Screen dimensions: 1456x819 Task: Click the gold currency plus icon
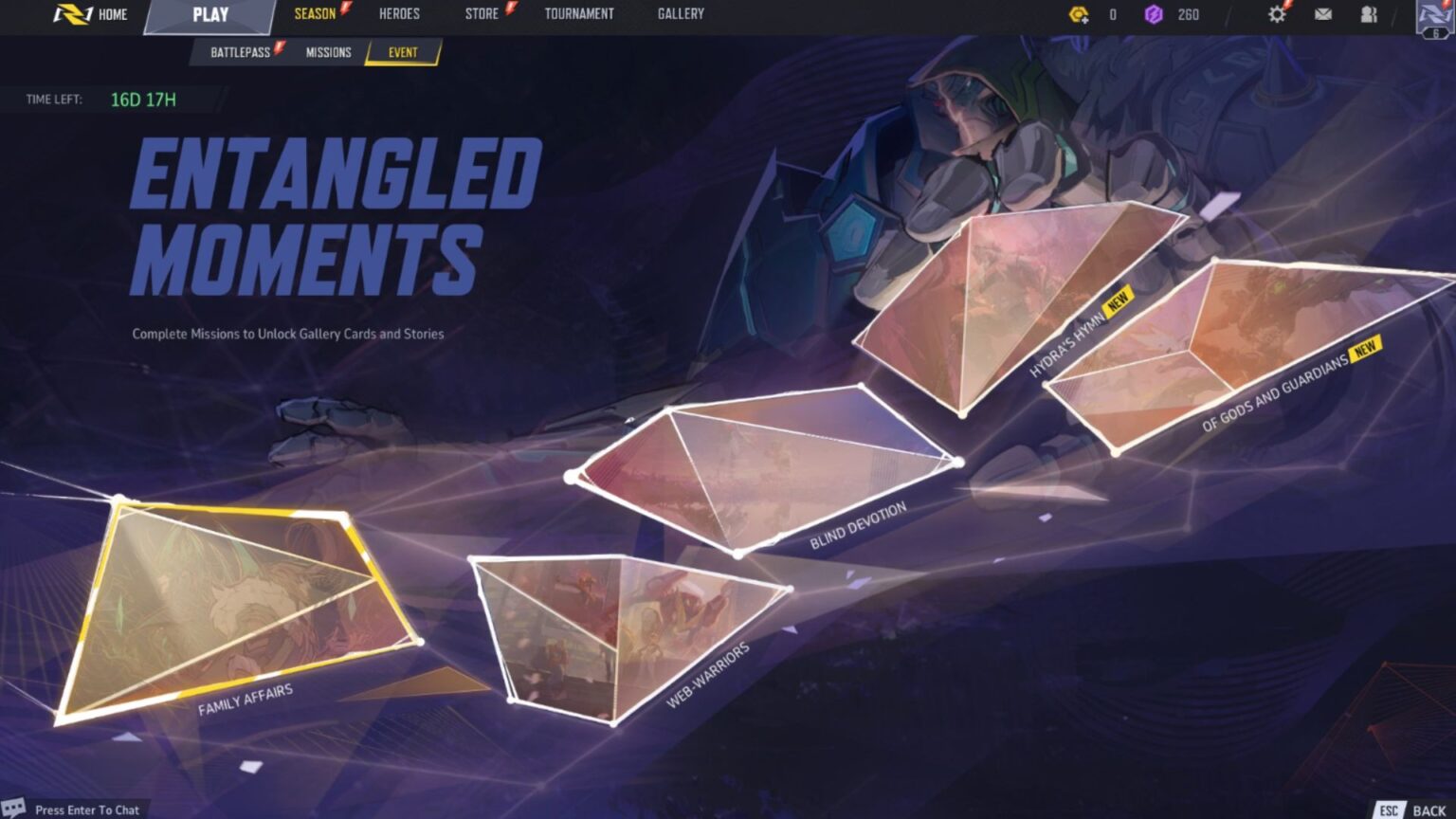coord(1079,13)
